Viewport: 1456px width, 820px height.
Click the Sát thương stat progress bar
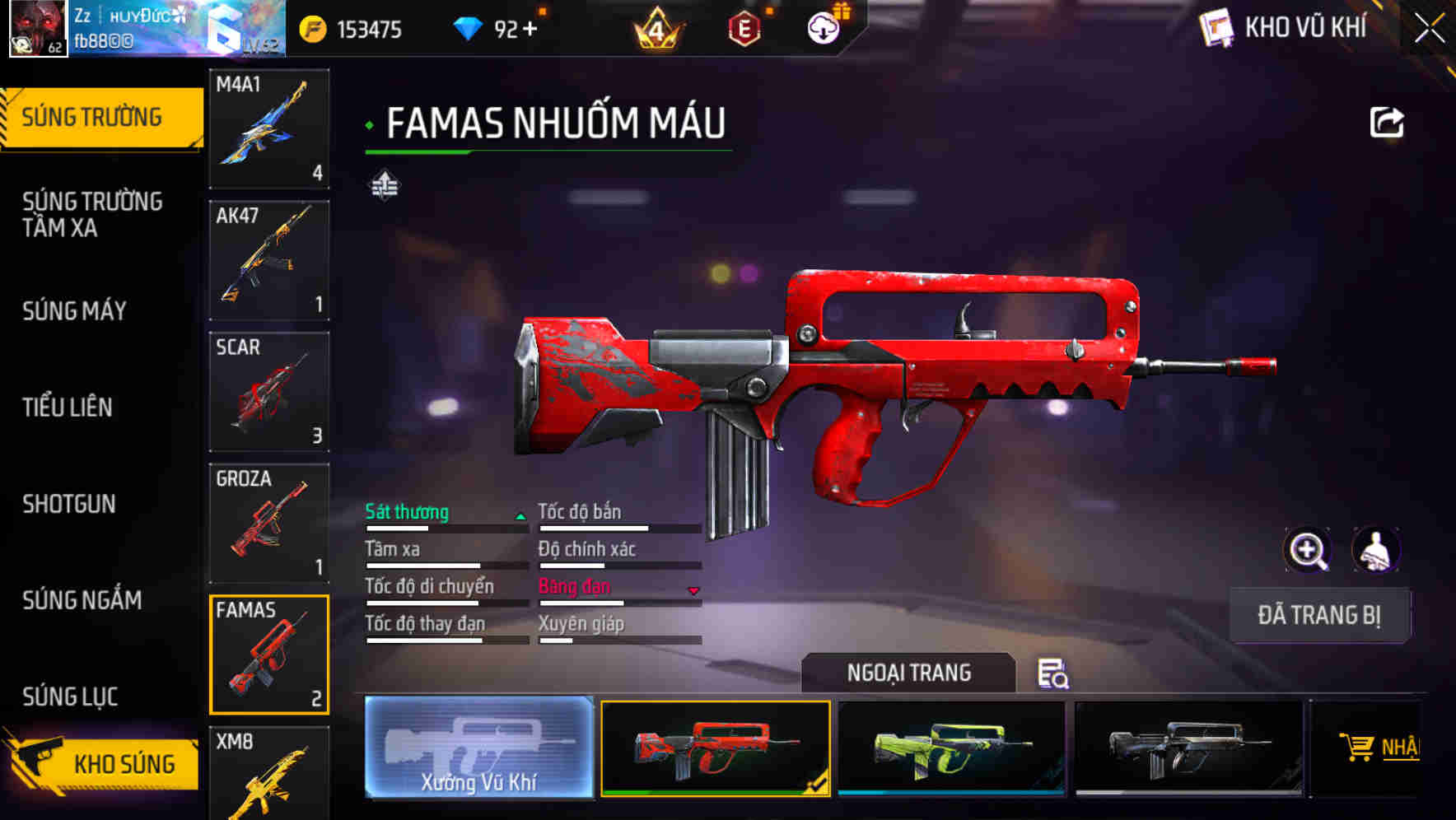[x=446, y=528]
